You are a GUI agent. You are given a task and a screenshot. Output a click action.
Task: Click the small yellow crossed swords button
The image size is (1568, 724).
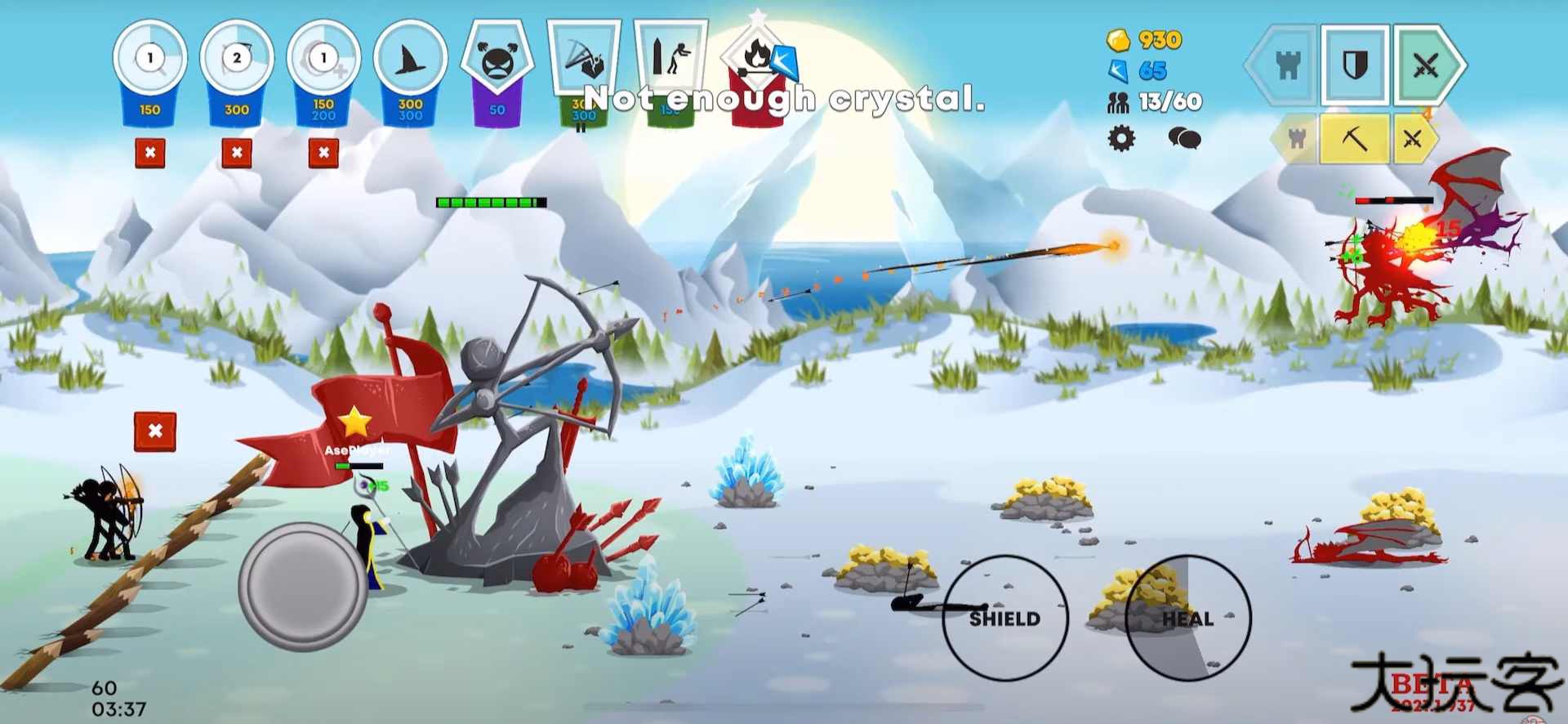point(1413,139)
